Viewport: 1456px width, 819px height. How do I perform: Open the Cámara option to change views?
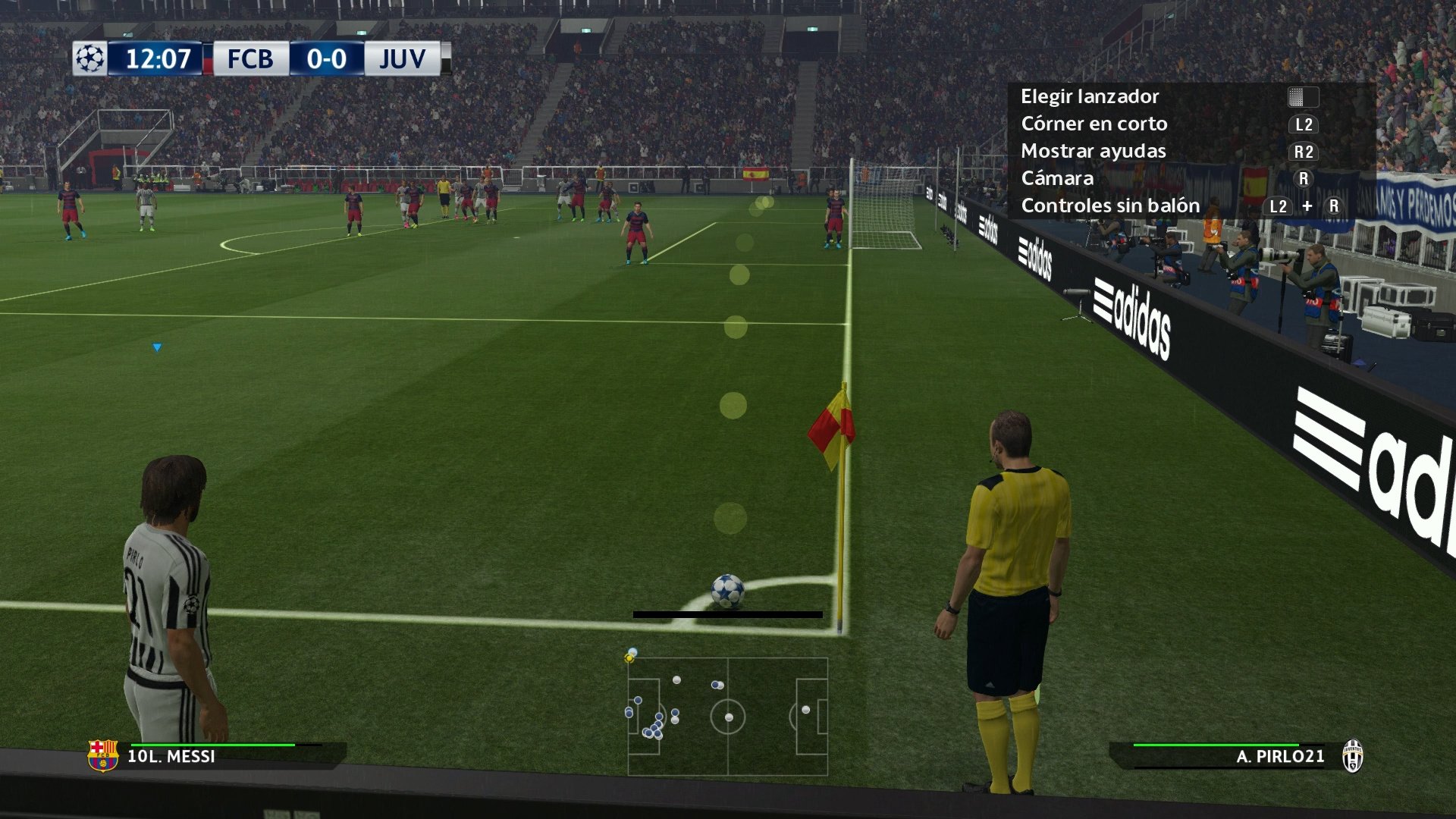pyautogui.click(x=1057, y=178)
